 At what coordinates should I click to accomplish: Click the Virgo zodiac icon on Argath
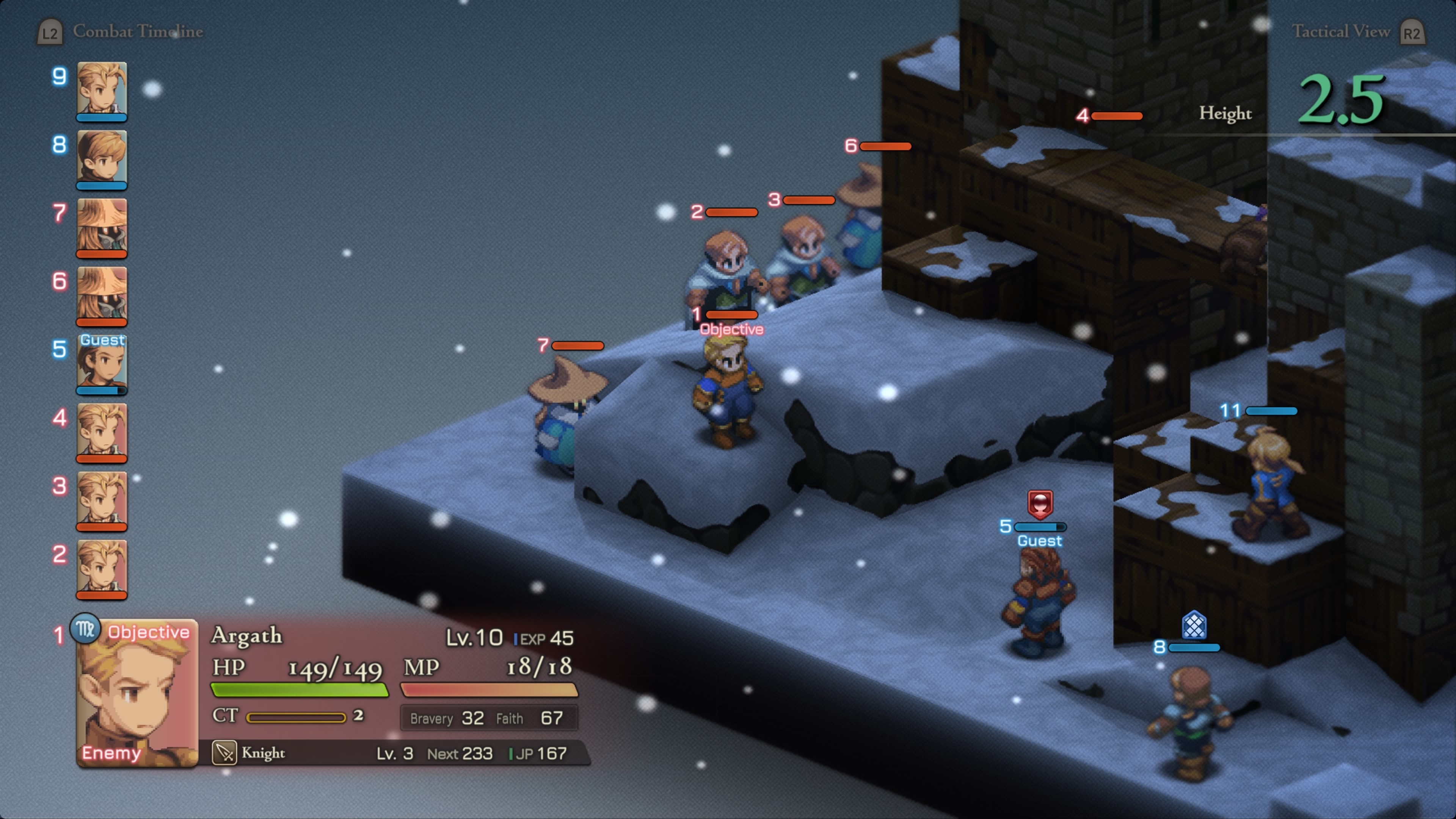(85, 629)
